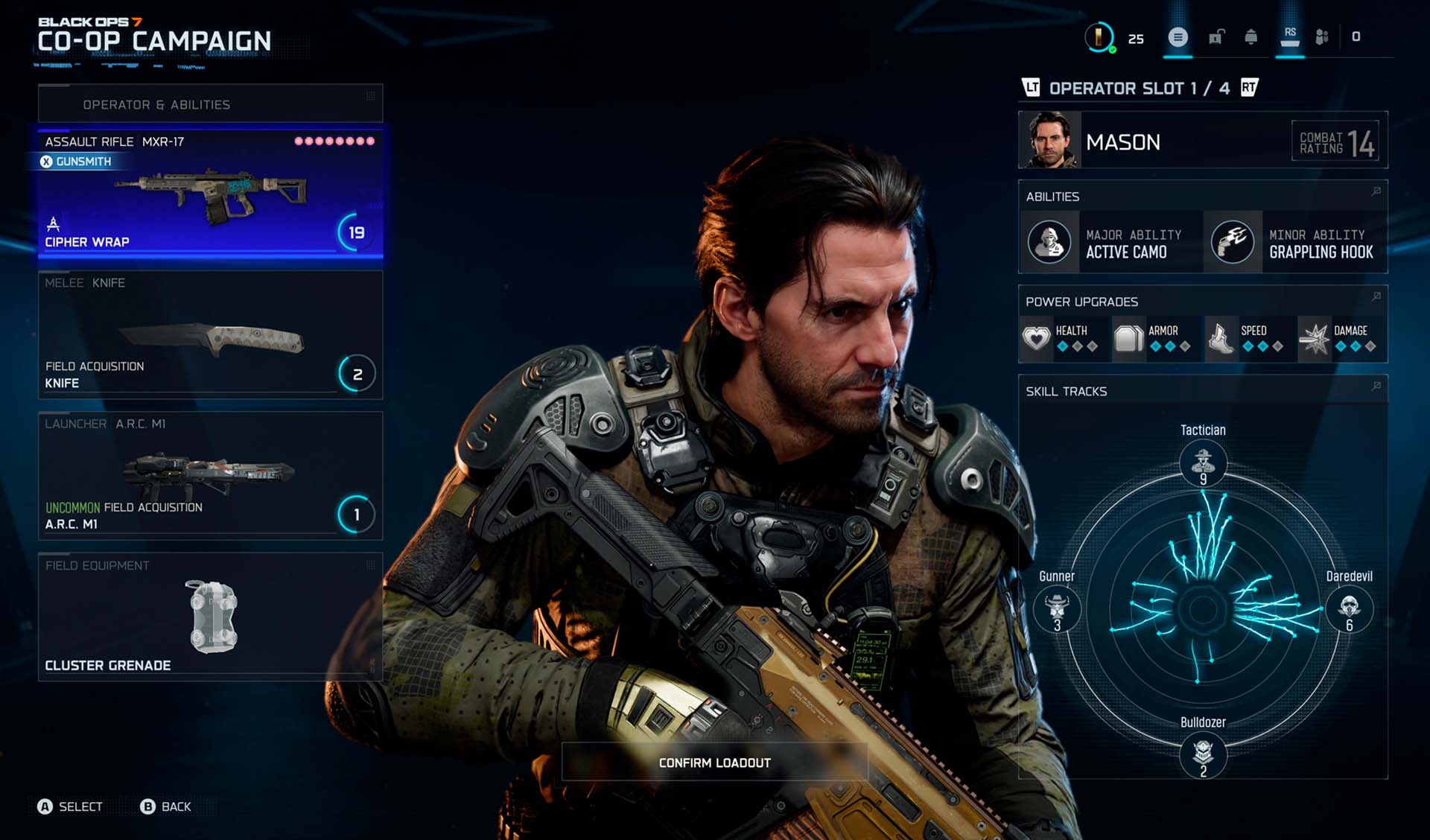Open the Bulldozer skill track
This screenshot has height=840, width=1430.
1203,754
